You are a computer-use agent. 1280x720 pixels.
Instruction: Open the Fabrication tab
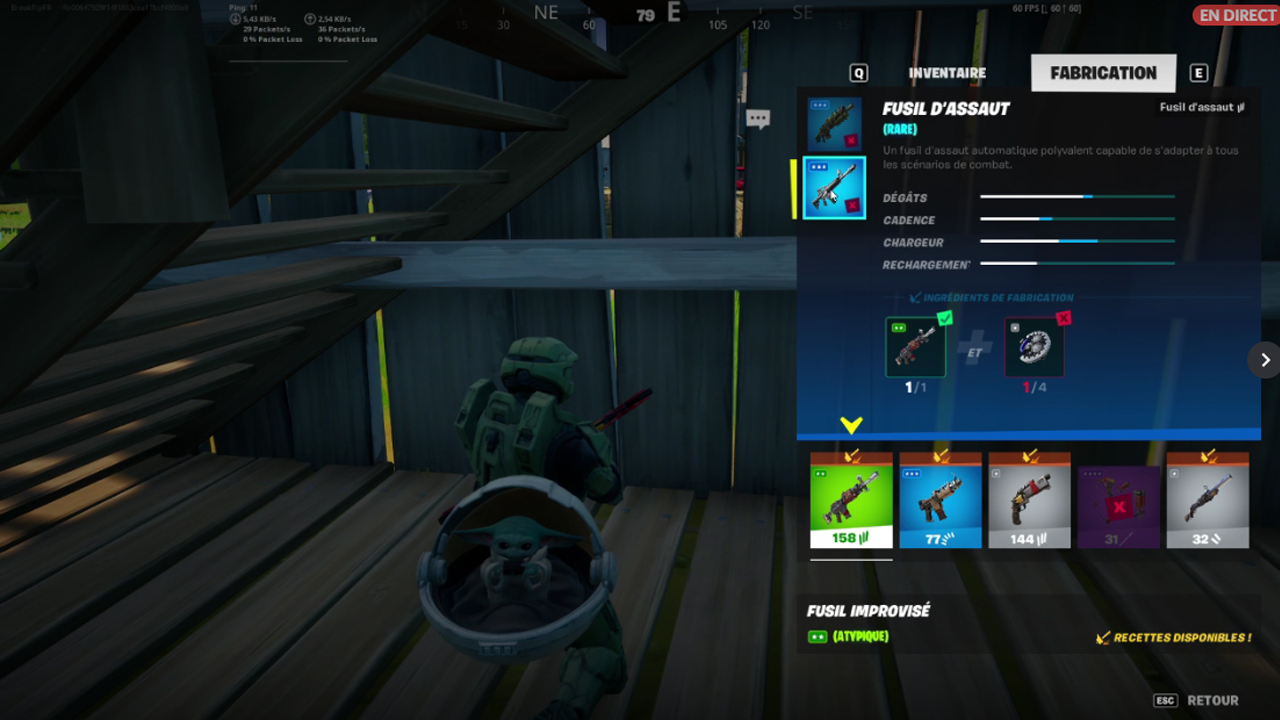tap(1103, 72)
